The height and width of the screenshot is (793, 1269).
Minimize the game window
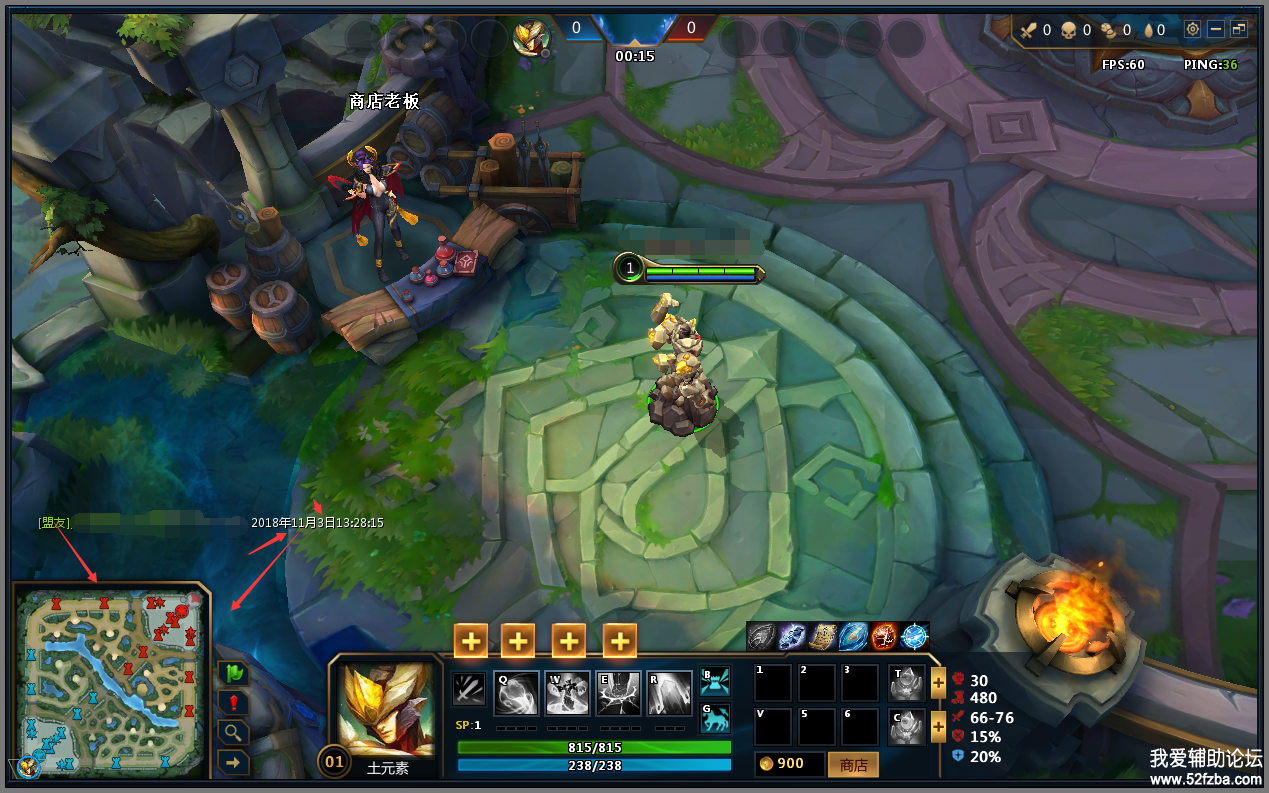[x=1216, y=29]
